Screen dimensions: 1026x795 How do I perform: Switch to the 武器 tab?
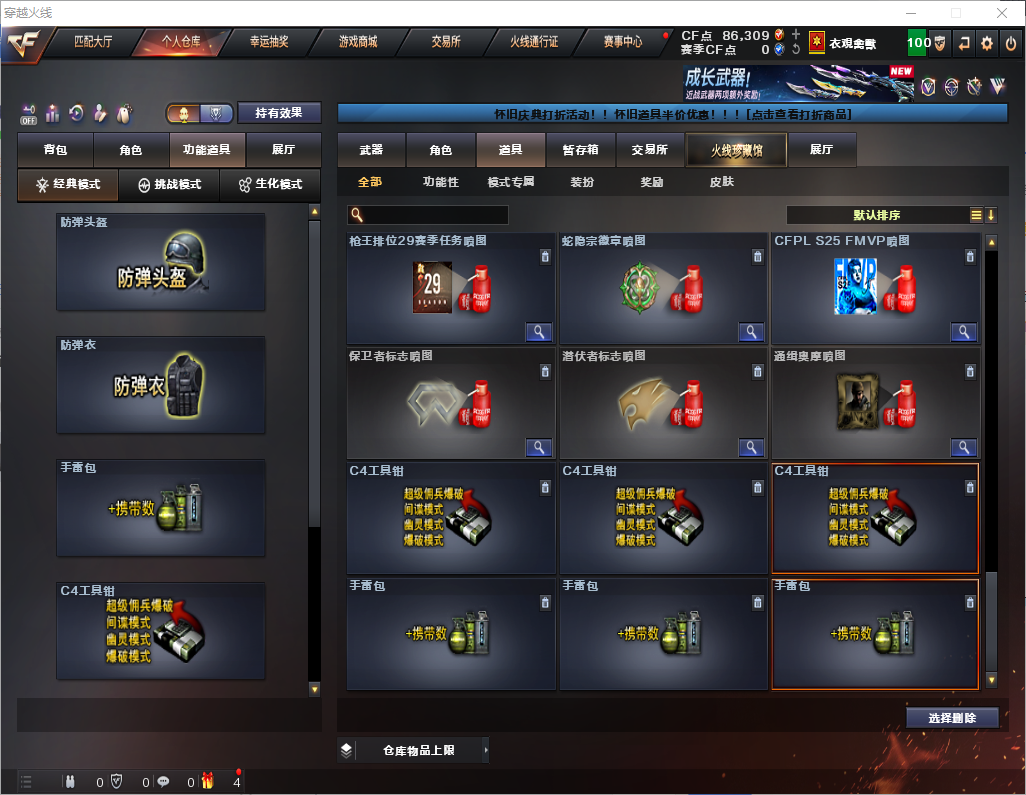tap(371, 150)
